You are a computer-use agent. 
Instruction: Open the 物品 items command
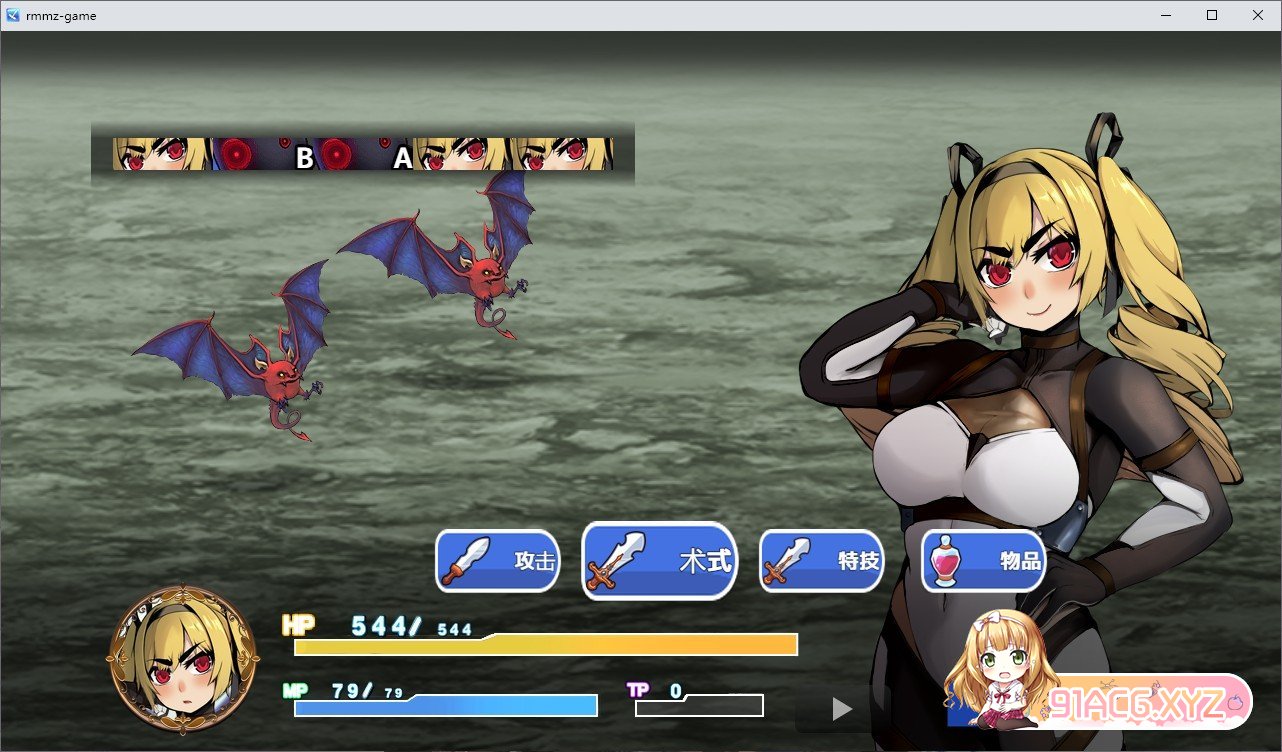click(x=984, y=561)
